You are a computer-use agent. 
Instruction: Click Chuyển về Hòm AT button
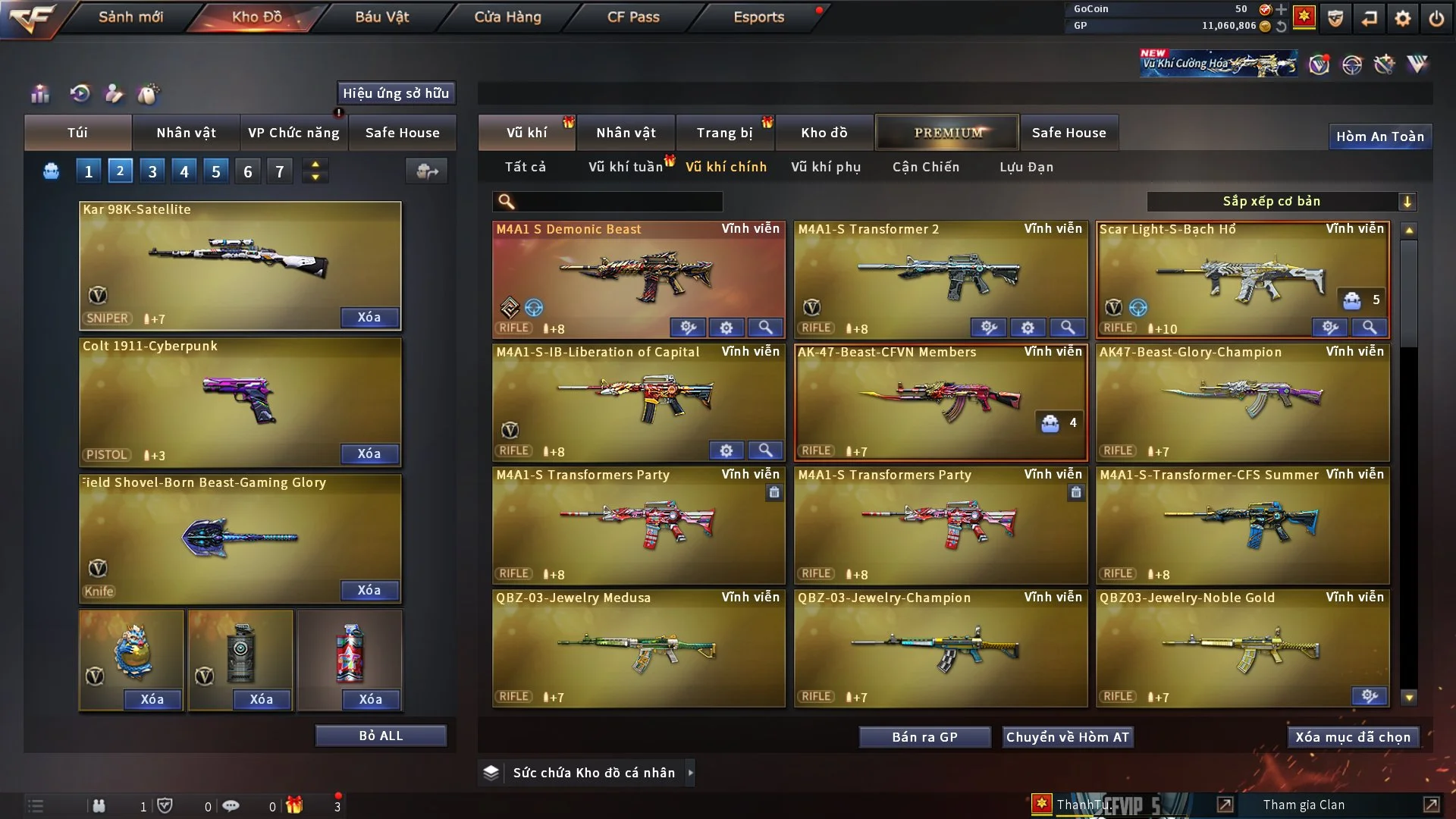pos(1068,737)
